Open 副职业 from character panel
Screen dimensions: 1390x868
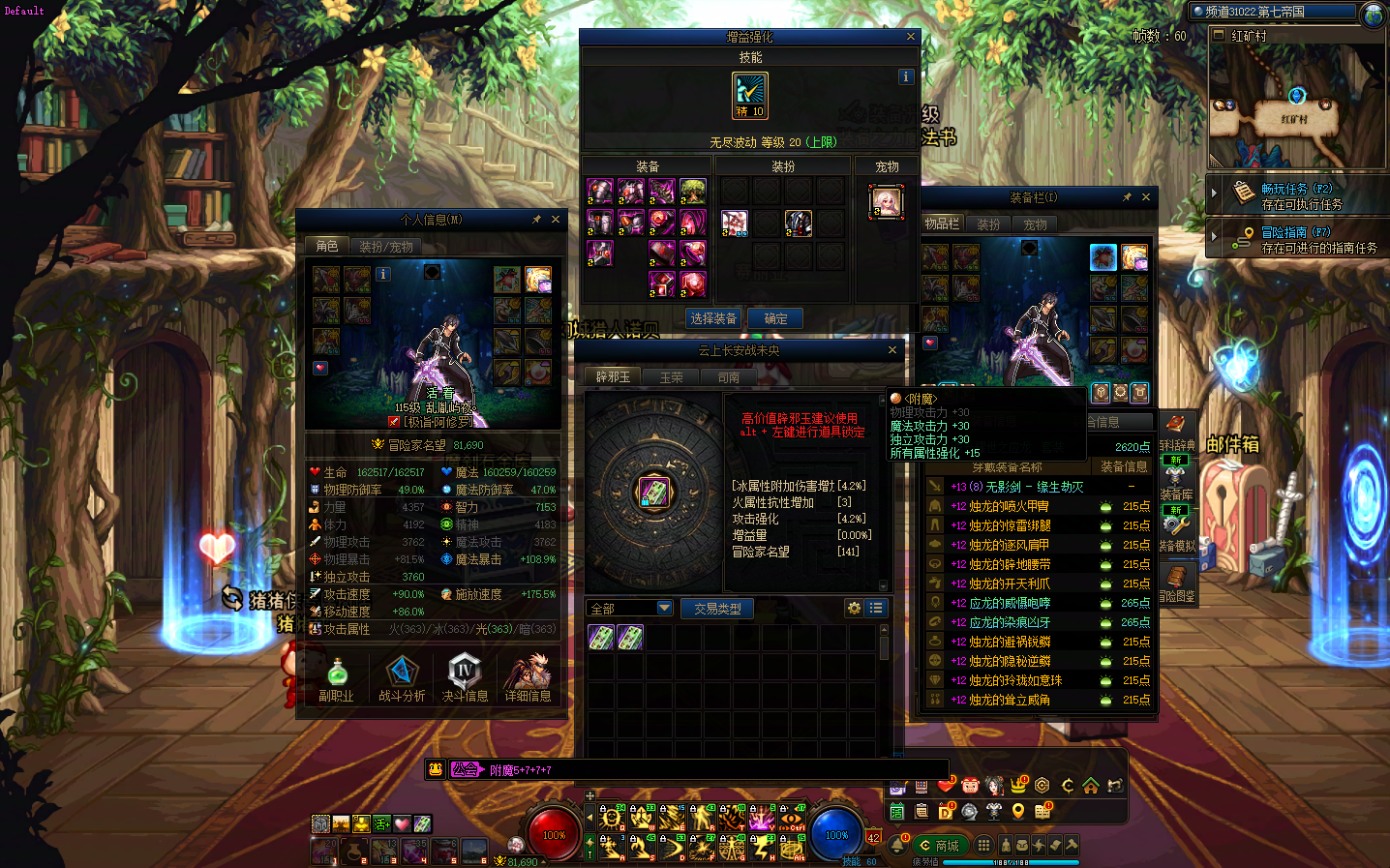tap(337, 678)
